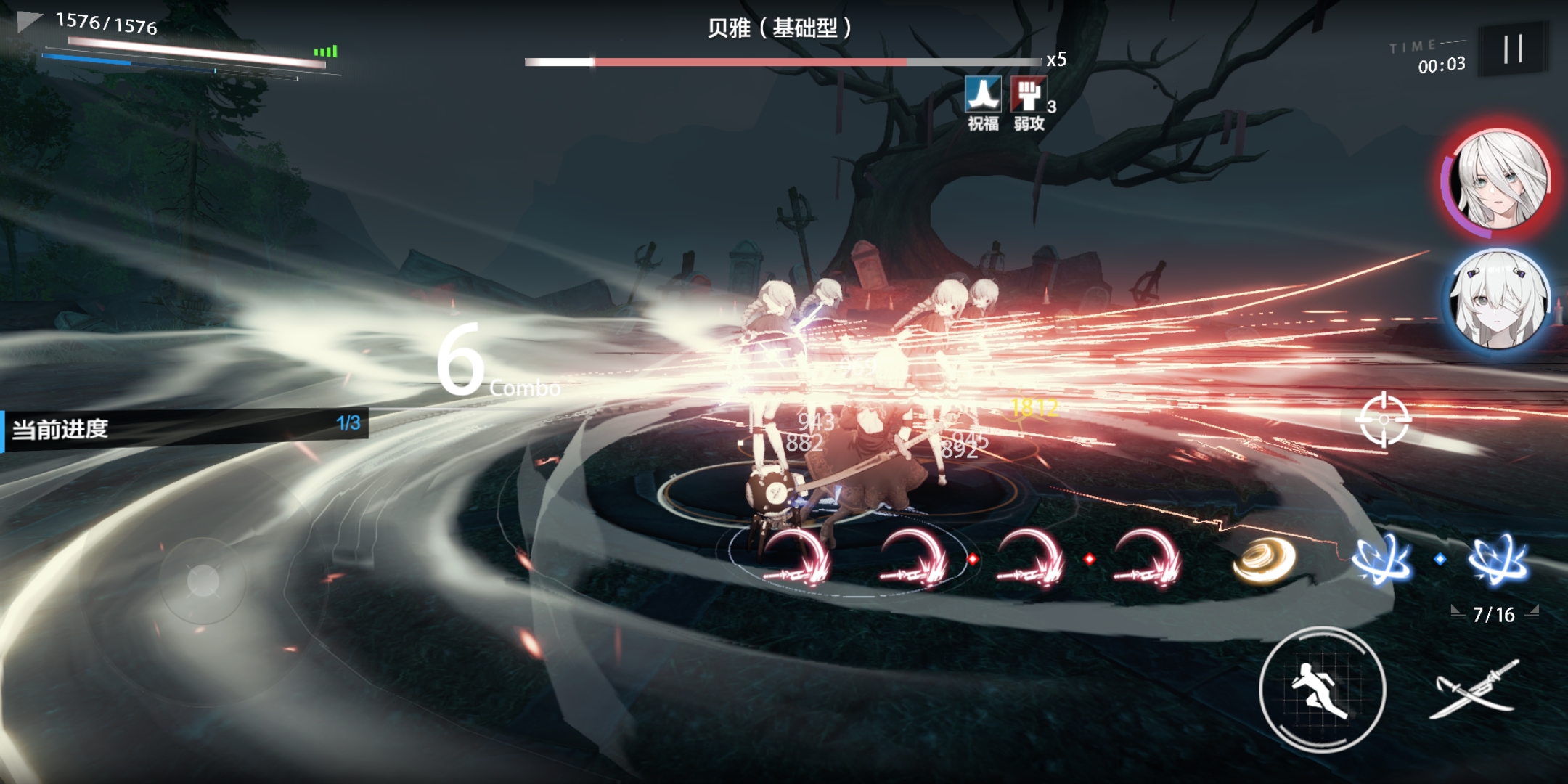This screenshot has width=1568, height=784.
Task: Pause the battle
Action: coord(1513,49)
